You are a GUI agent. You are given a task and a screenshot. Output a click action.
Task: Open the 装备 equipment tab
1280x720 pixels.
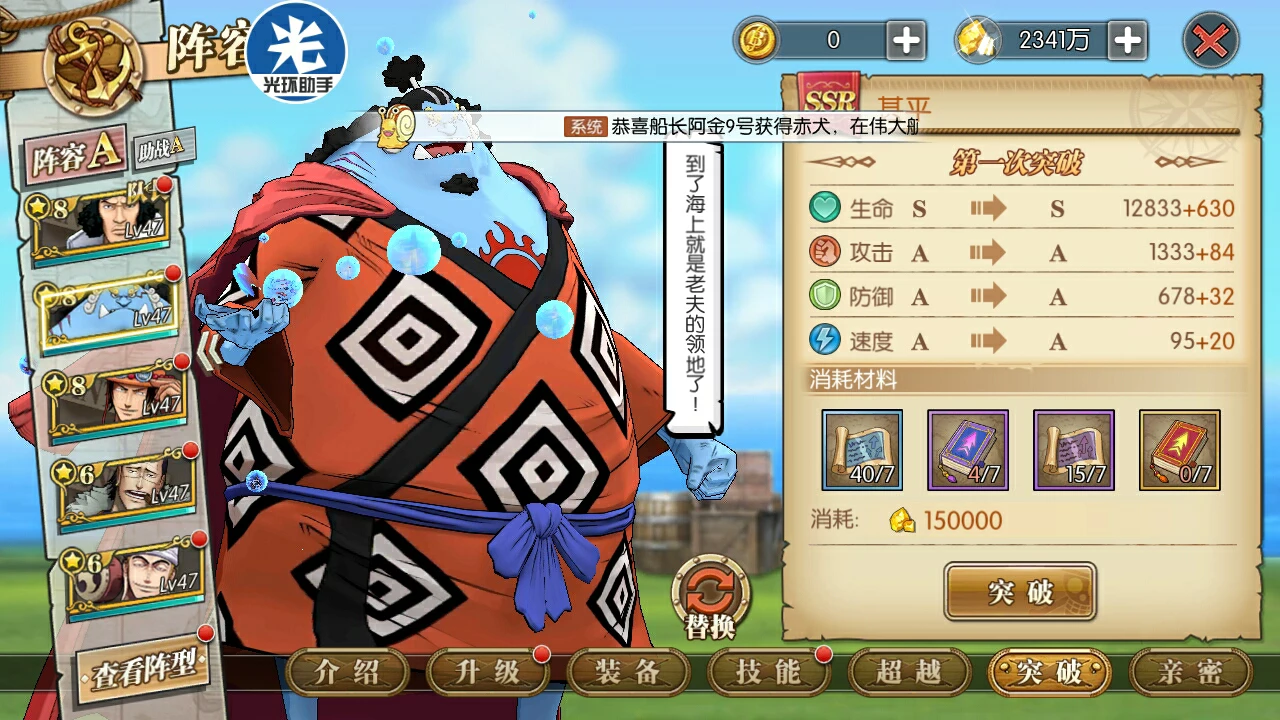coord(628,672)
